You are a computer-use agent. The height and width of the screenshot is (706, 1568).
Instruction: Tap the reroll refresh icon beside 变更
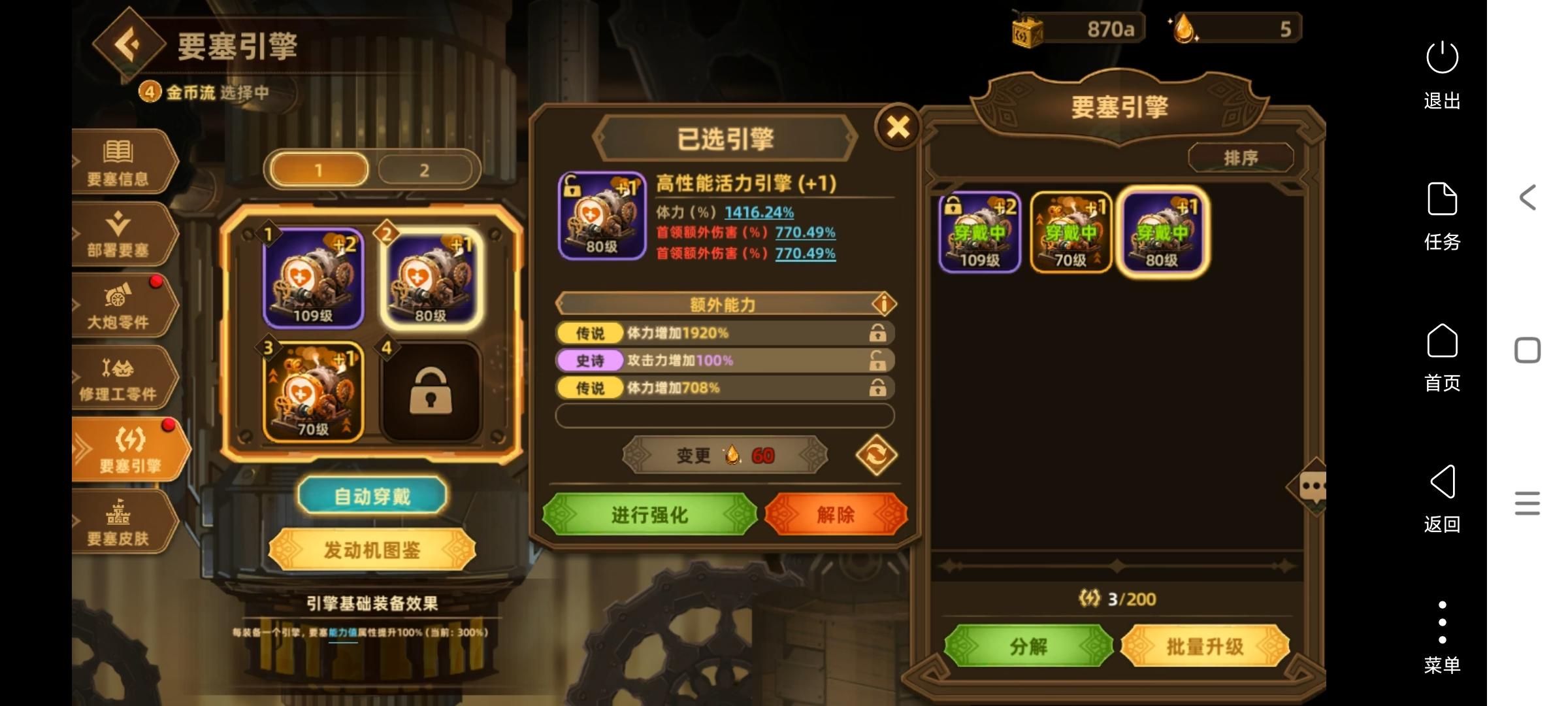(x=875, y=456)
